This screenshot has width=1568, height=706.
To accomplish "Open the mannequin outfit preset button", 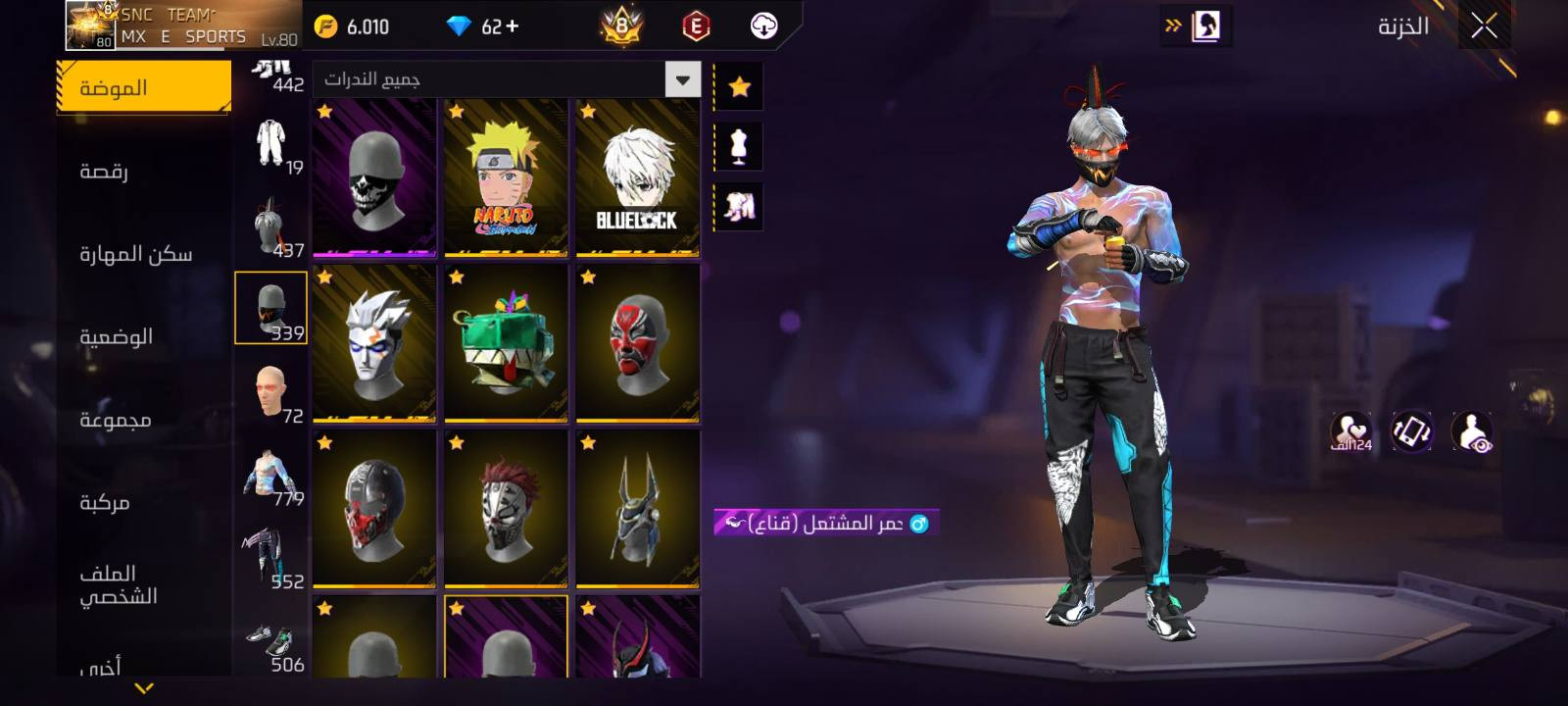I will coord(740,146).
